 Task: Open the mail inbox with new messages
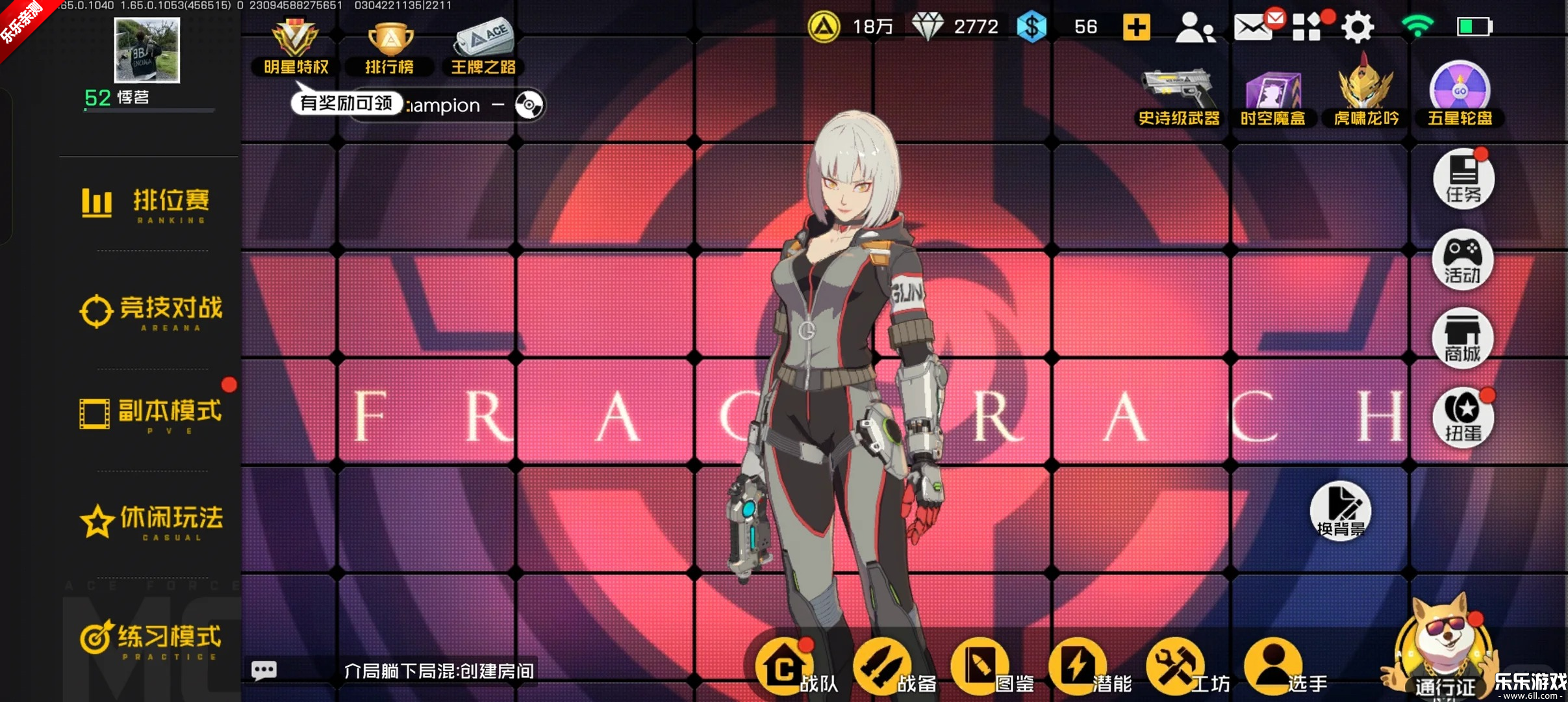(x=1252, y=26)
